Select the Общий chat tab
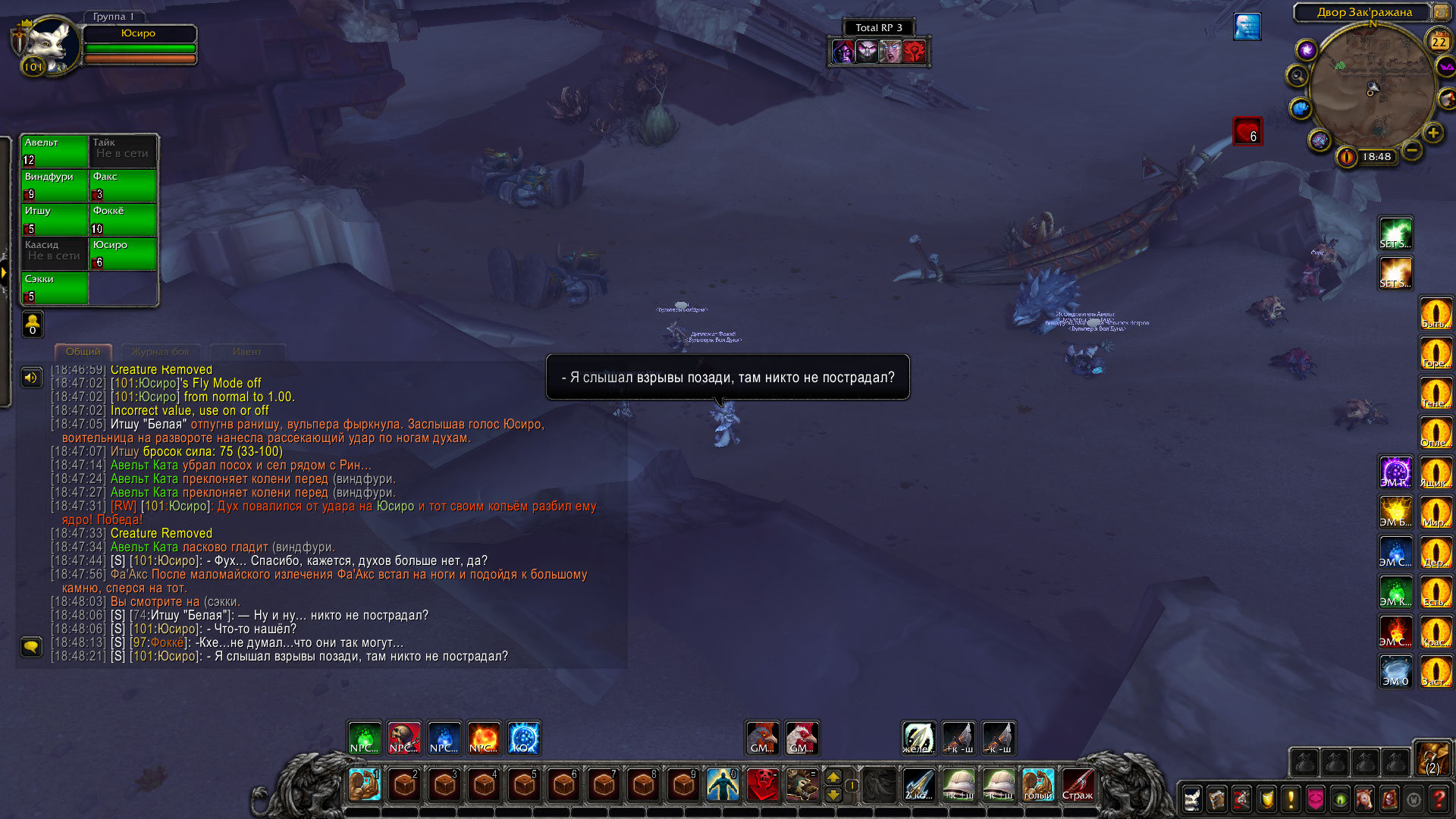This screenshot has width=1456, height=819. point(83,352)
